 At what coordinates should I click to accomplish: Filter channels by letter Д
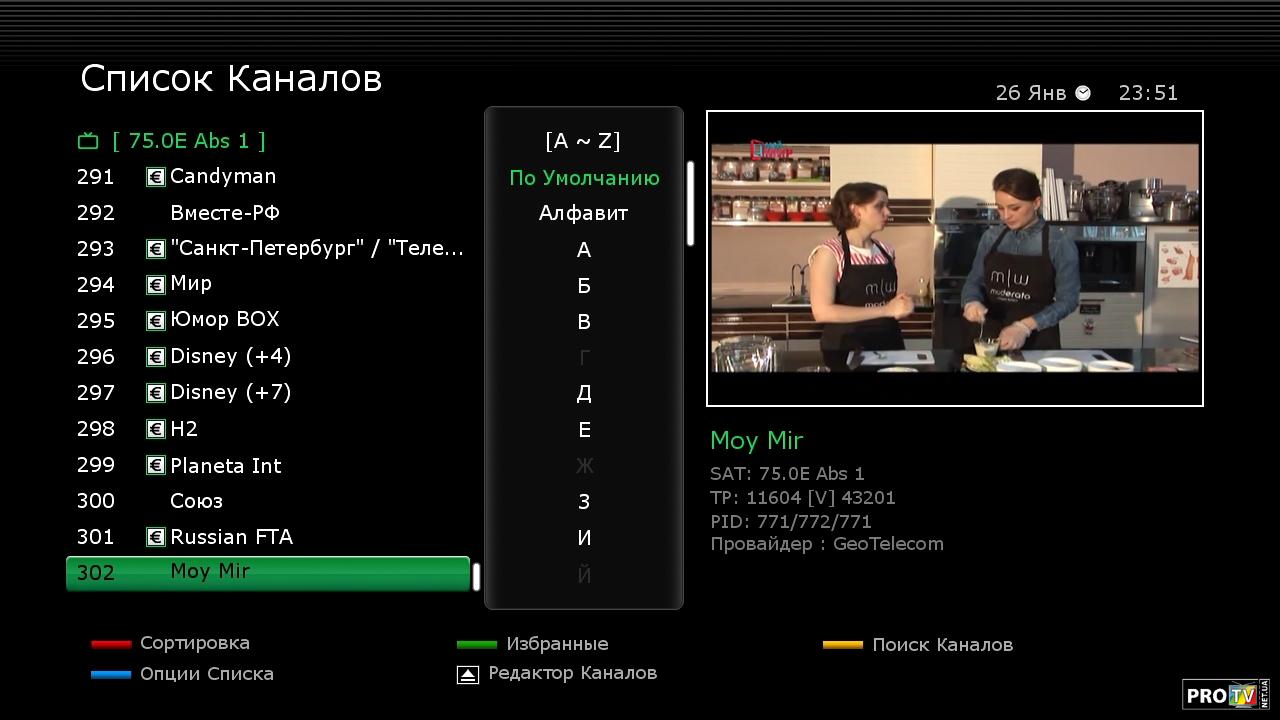584,393
